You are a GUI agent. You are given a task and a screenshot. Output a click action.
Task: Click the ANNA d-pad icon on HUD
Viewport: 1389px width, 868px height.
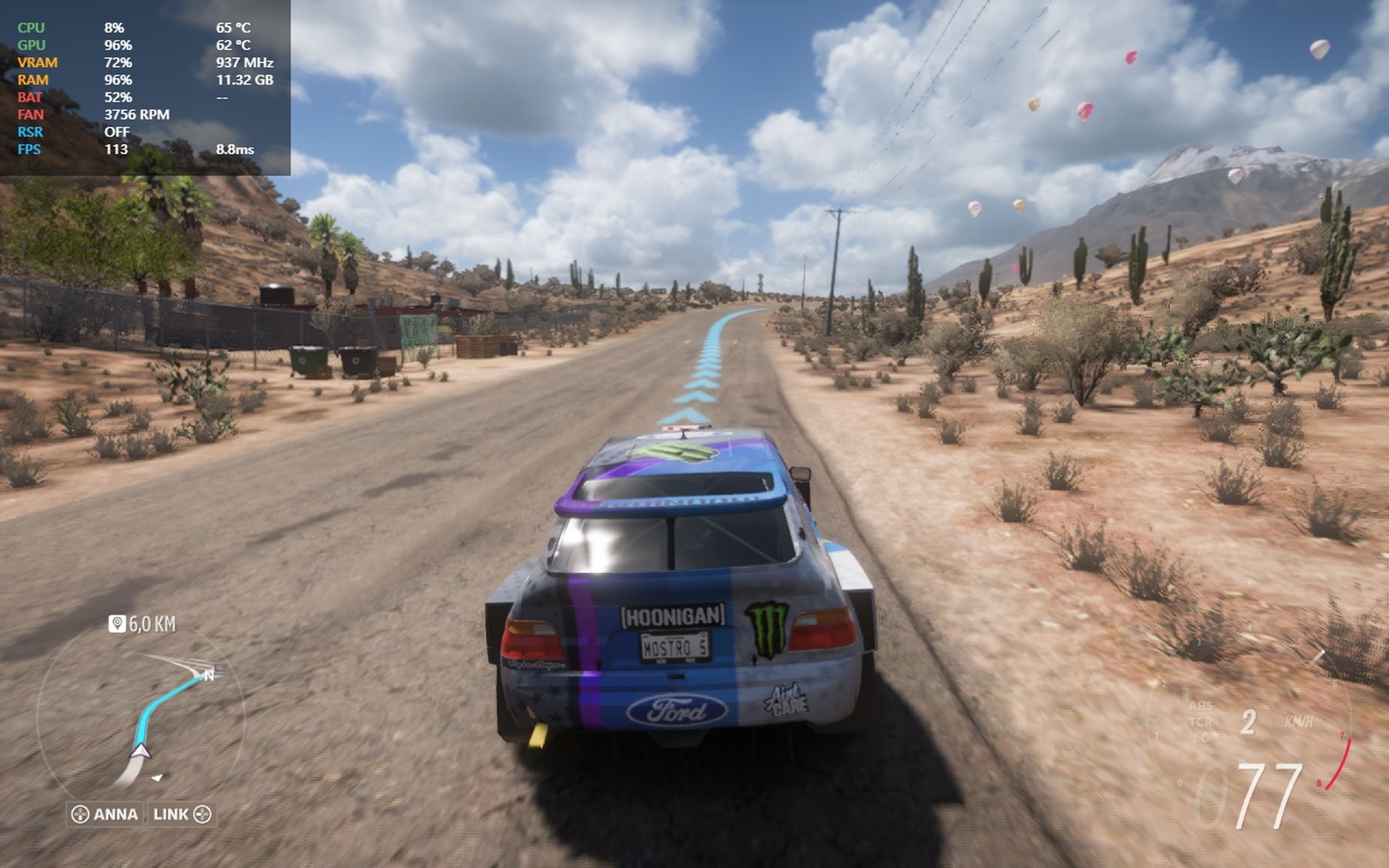[x=80, y=815]
